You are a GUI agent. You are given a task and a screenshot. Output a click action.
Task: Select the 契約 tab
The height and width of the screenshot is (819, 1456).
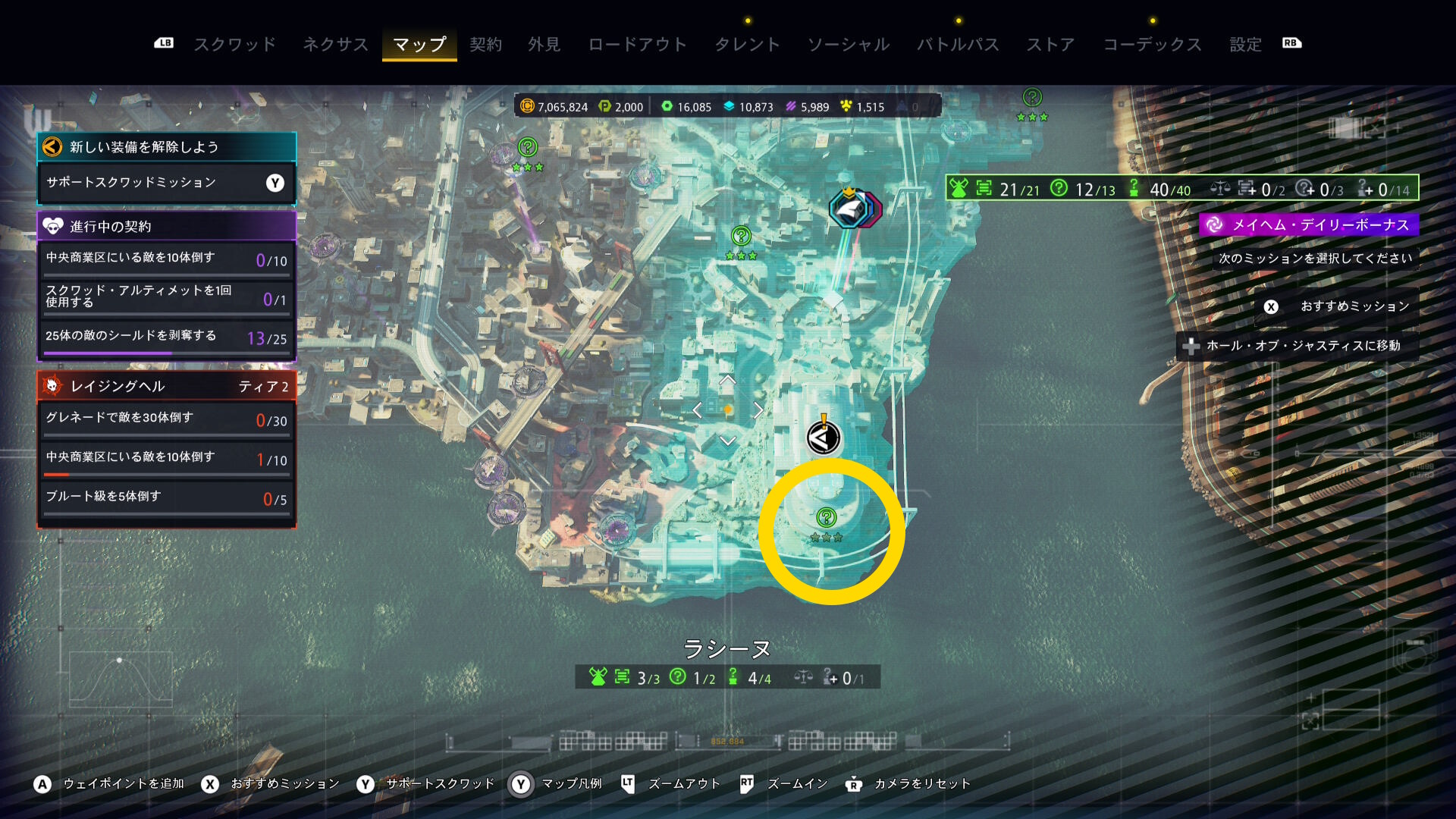(485, 44)
